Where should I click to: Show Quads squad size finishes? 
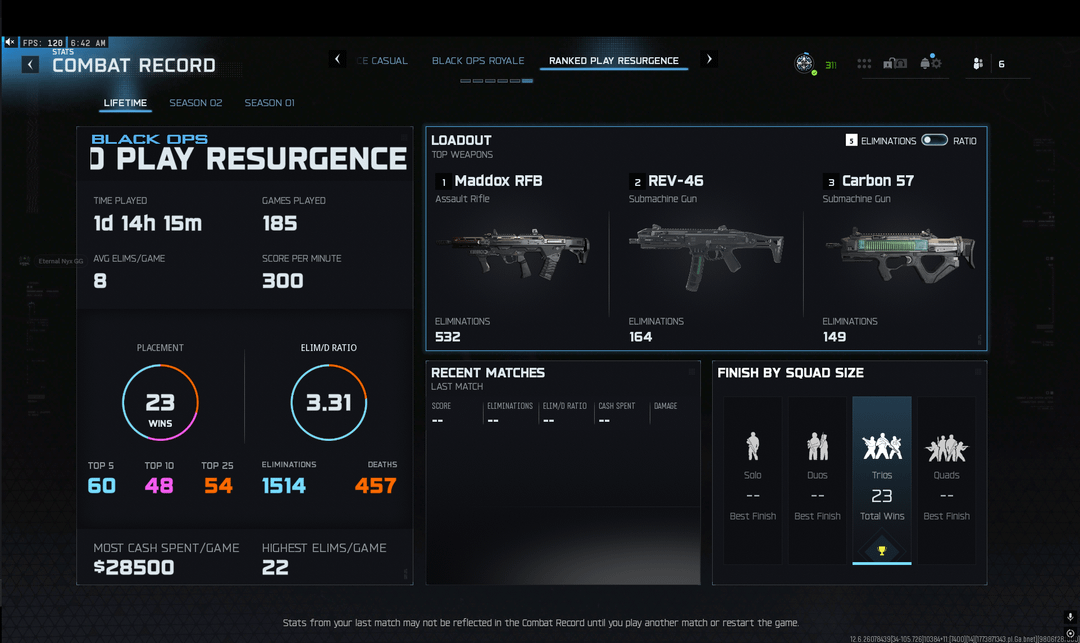946,480
